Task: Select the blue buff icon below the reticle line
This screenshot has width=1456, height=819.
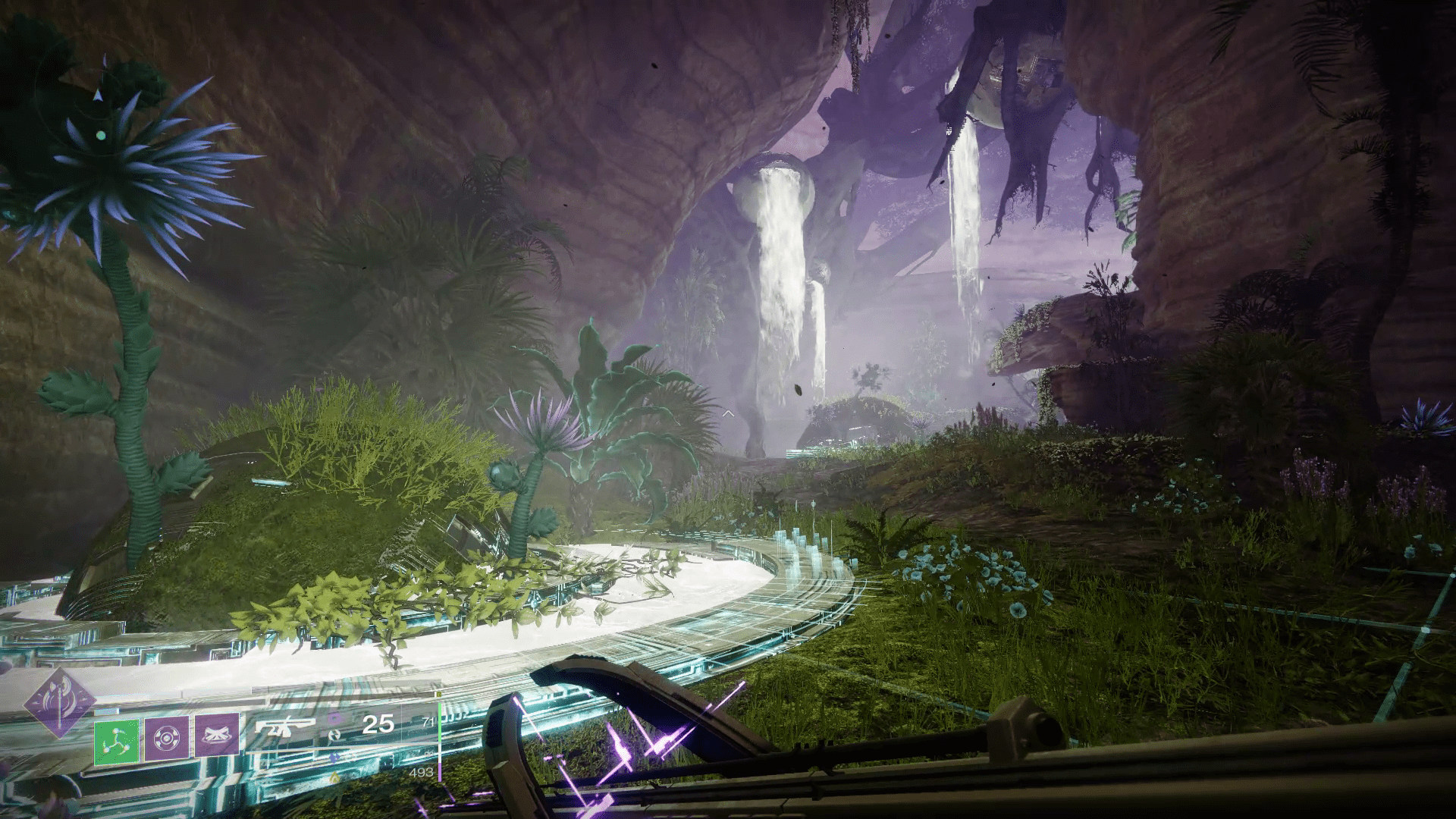Action: (x=334, y=758)
